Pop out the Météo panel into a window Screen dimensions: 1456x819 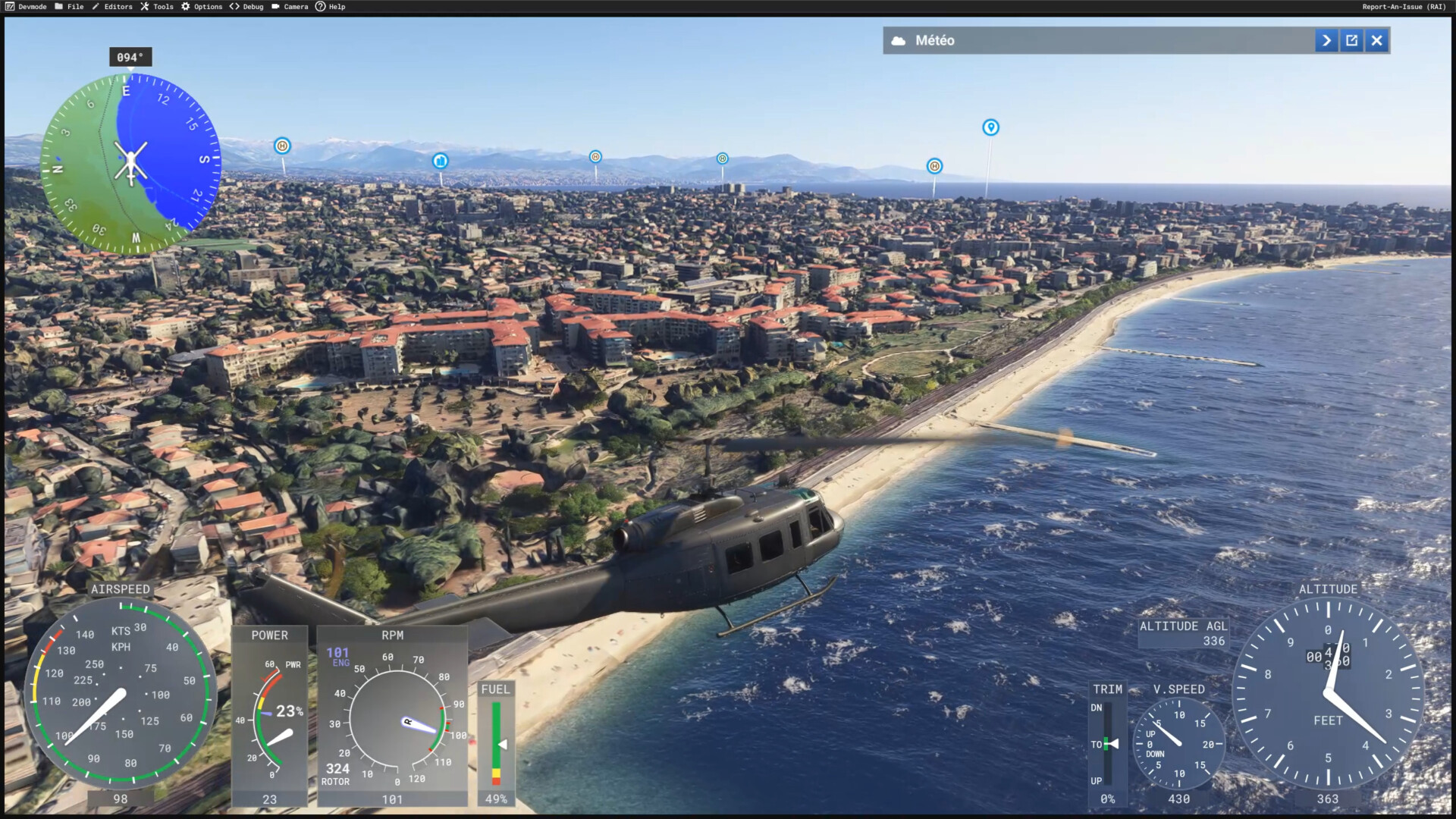coord(1351,41)
